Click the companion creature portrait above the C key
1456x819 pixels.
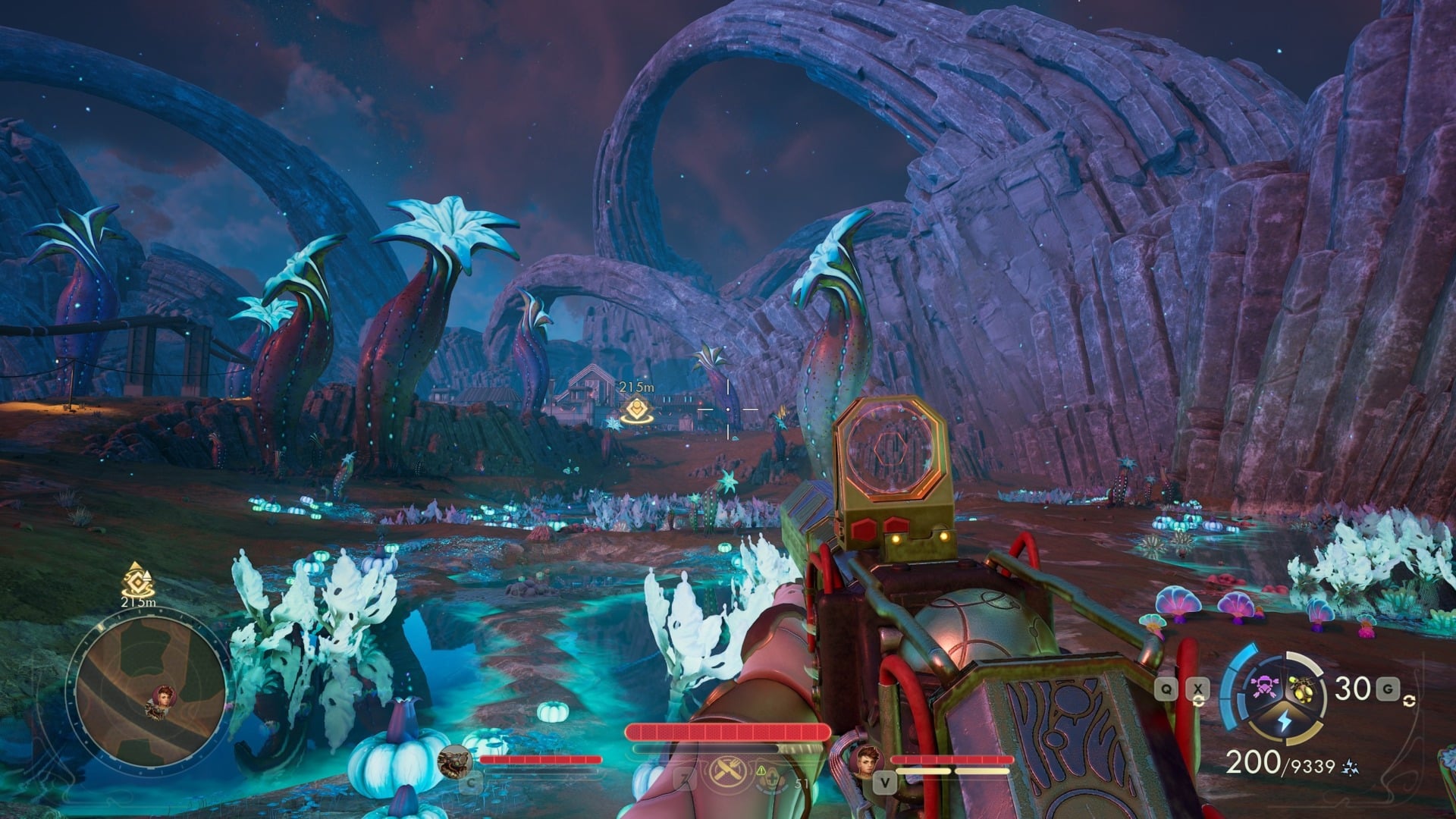pos(455,761)
